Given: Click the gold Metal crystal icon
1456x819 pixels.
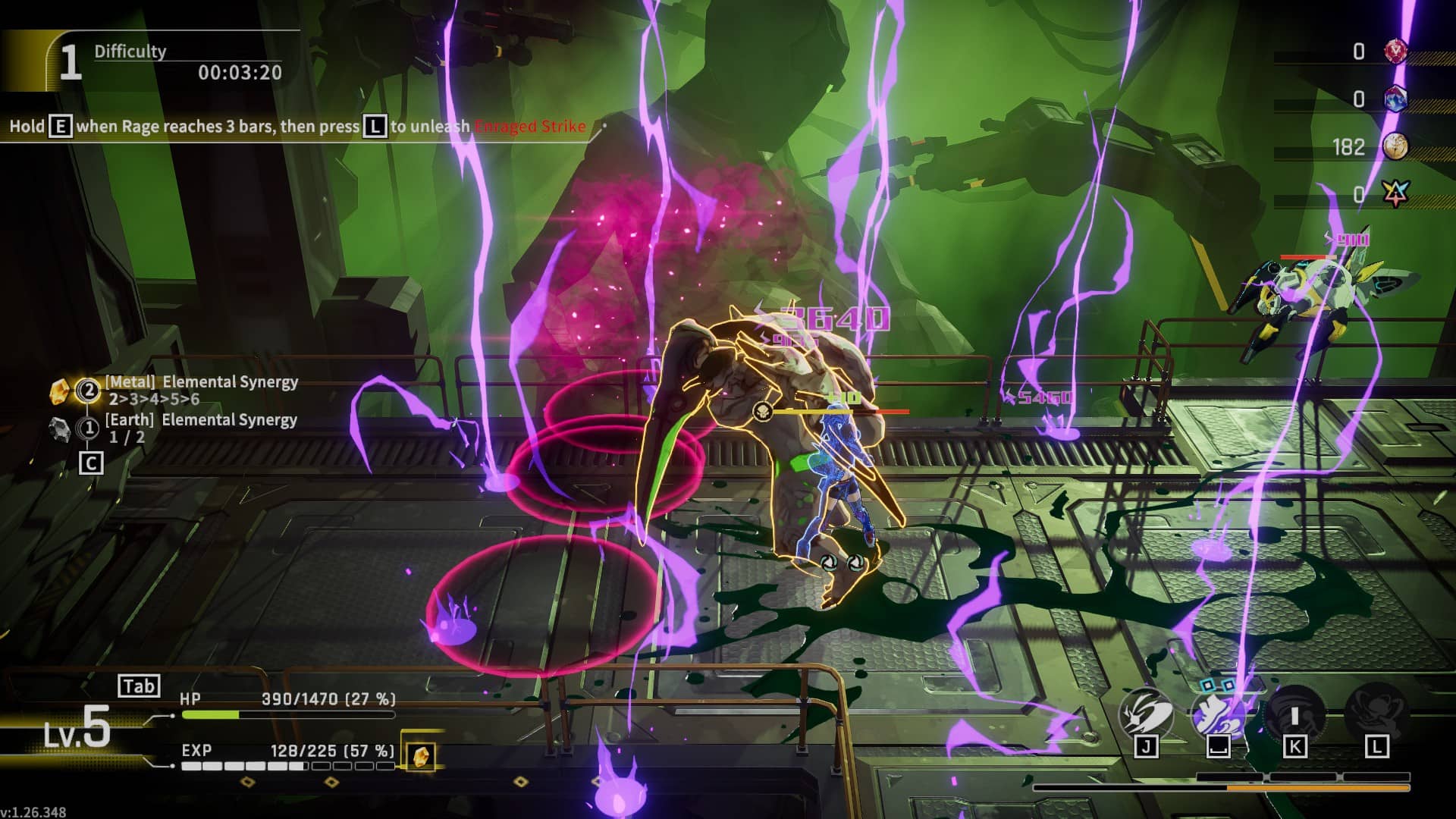Looking at the screenshot, I should (x=60, y=391).
